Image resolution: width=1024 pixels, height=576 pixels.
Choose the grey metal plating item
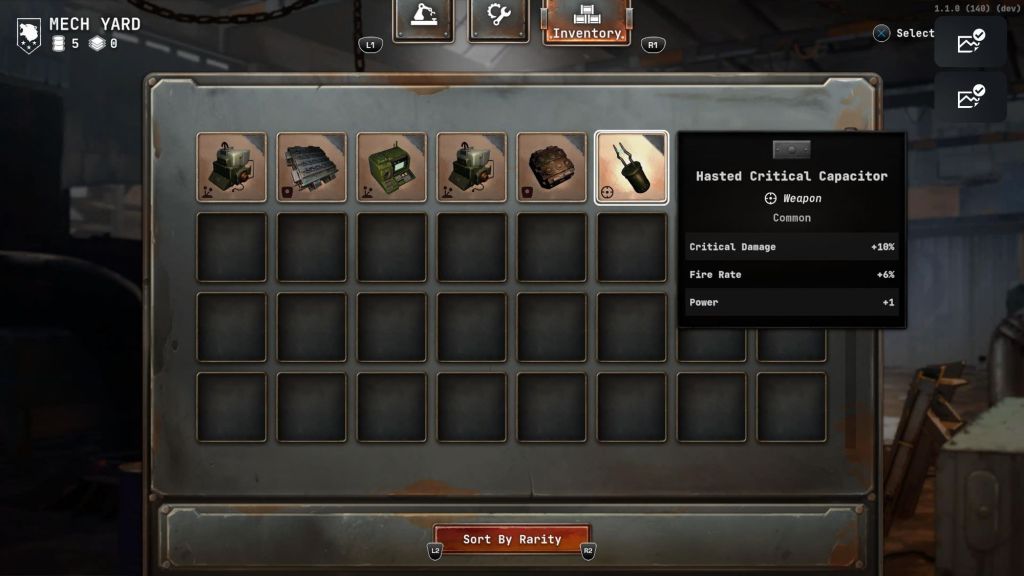(x=312, y=167)
